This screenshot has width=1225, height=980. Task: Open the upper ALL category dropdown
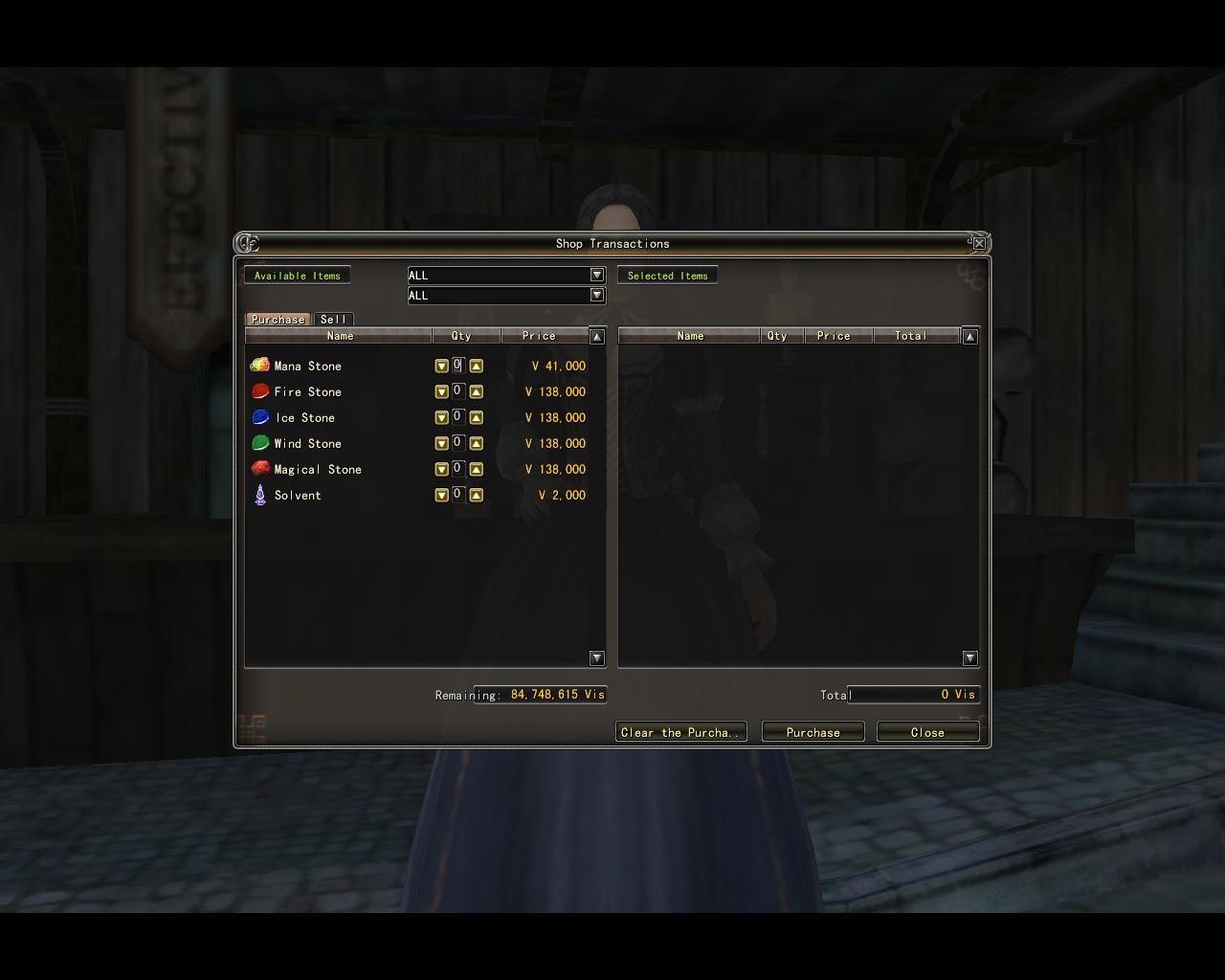tap(596, 275)
